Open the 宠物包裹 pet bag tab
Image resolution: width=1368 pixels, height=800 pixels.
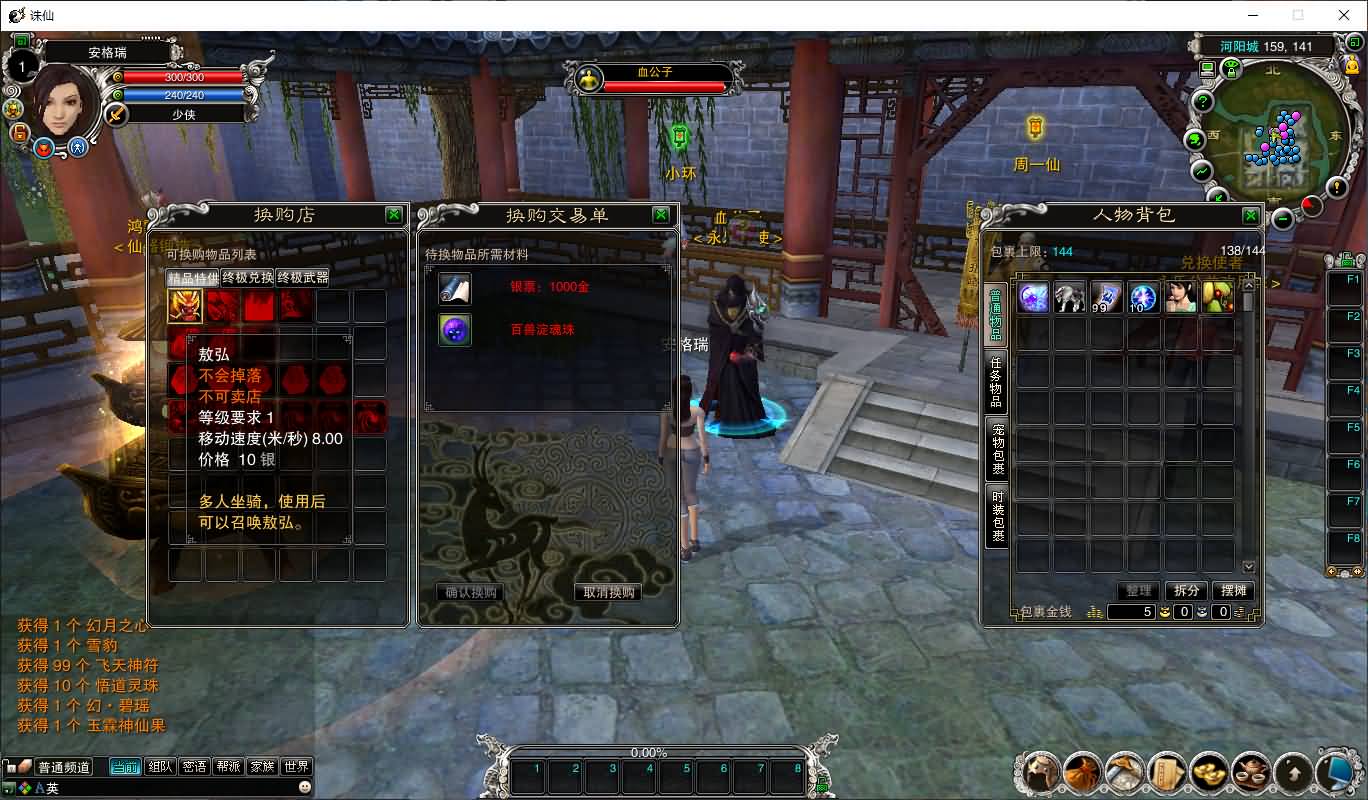click(x=996, y=448)
